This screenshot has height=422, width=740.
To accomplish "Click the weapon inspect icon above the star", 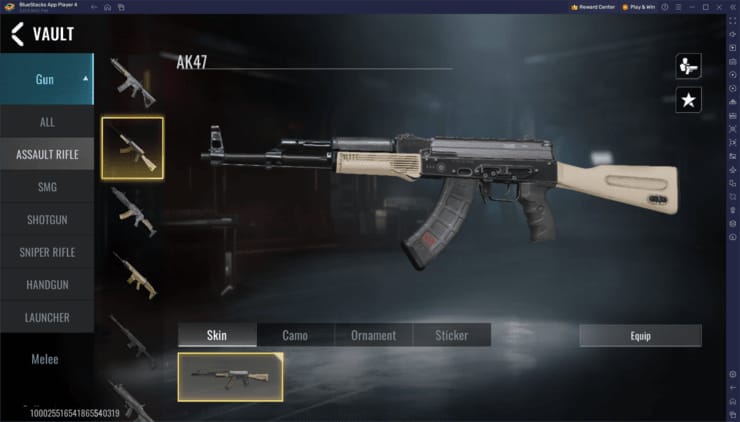I will pos(688,66).
